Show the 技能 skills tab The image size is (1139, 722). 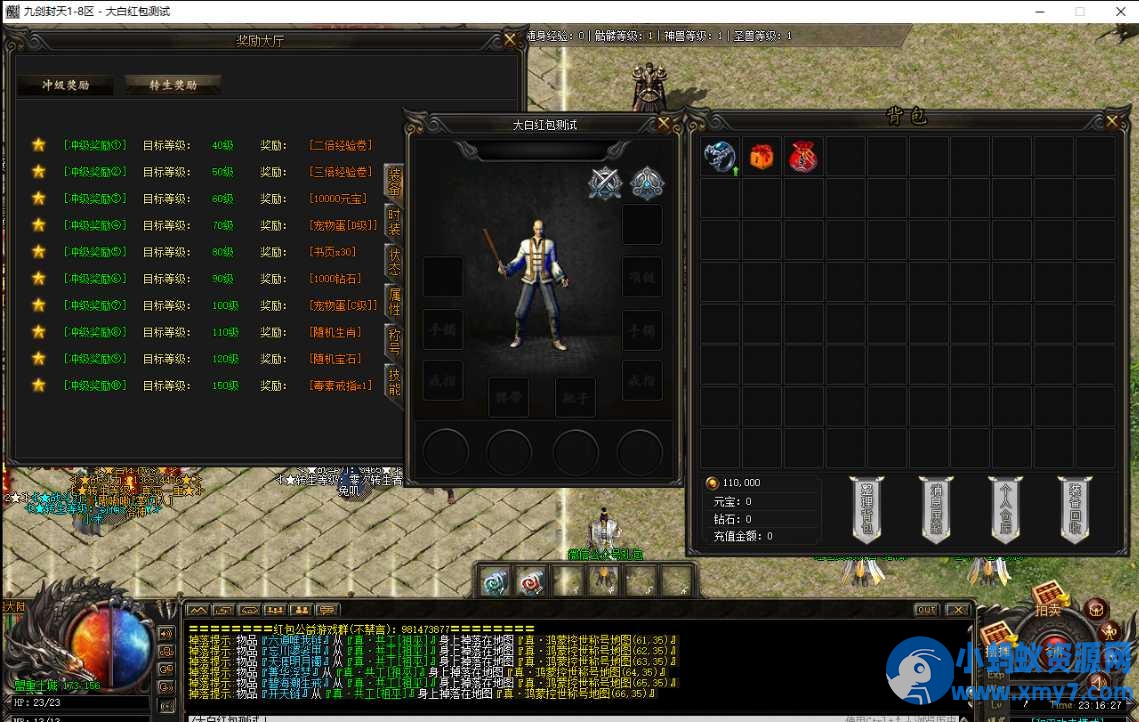click(395, 381)
